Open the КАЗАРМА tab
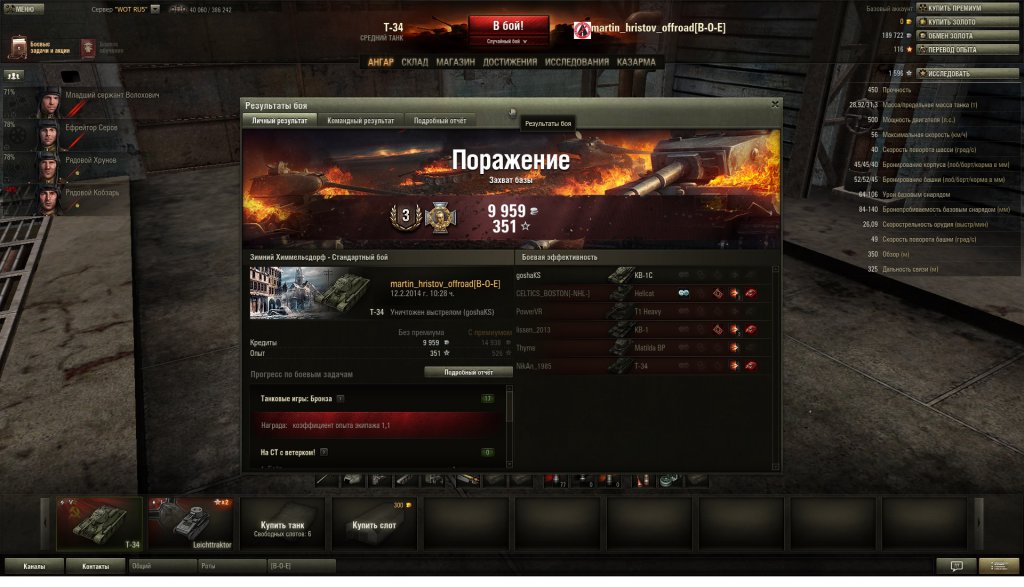1024x587 pixels. point(636,62)
